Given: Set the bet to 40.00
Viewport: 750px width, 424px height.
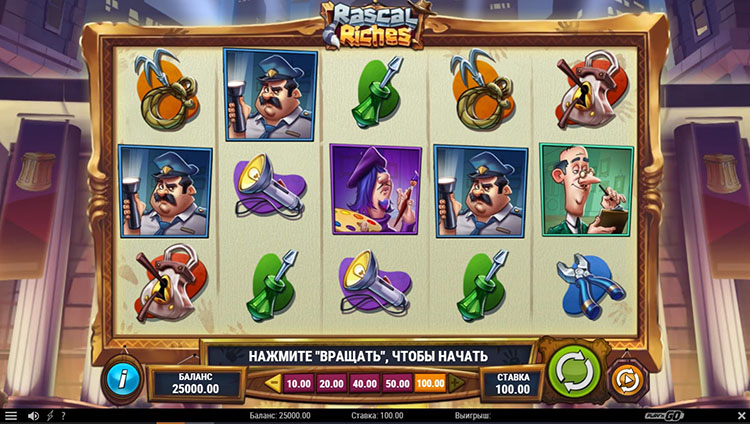Looking at the screenshot, I should pos(364,383).
